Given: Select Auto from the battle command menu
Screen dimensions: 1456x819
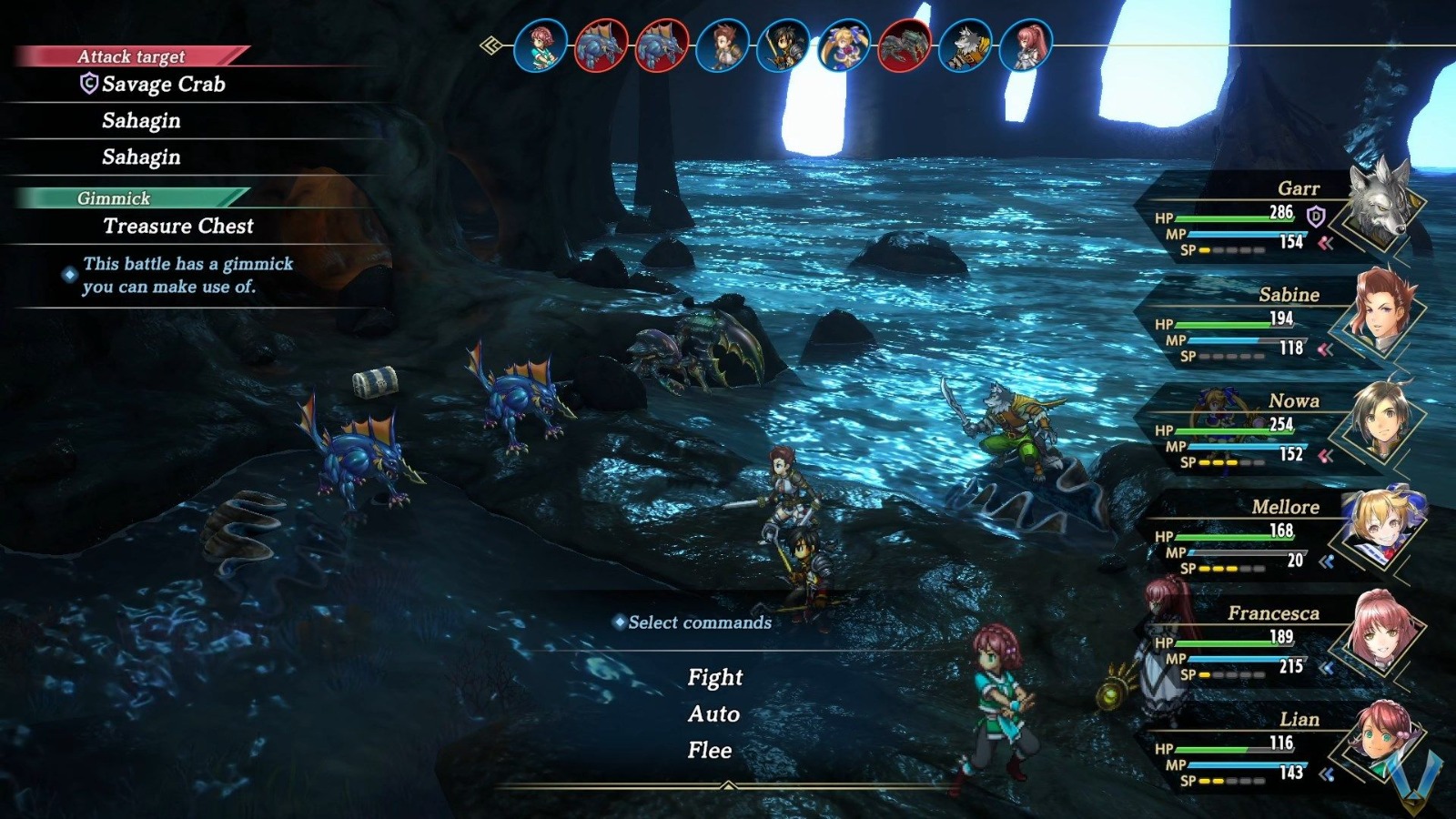Looking at the screenshot, I should [x=713, y=715].
